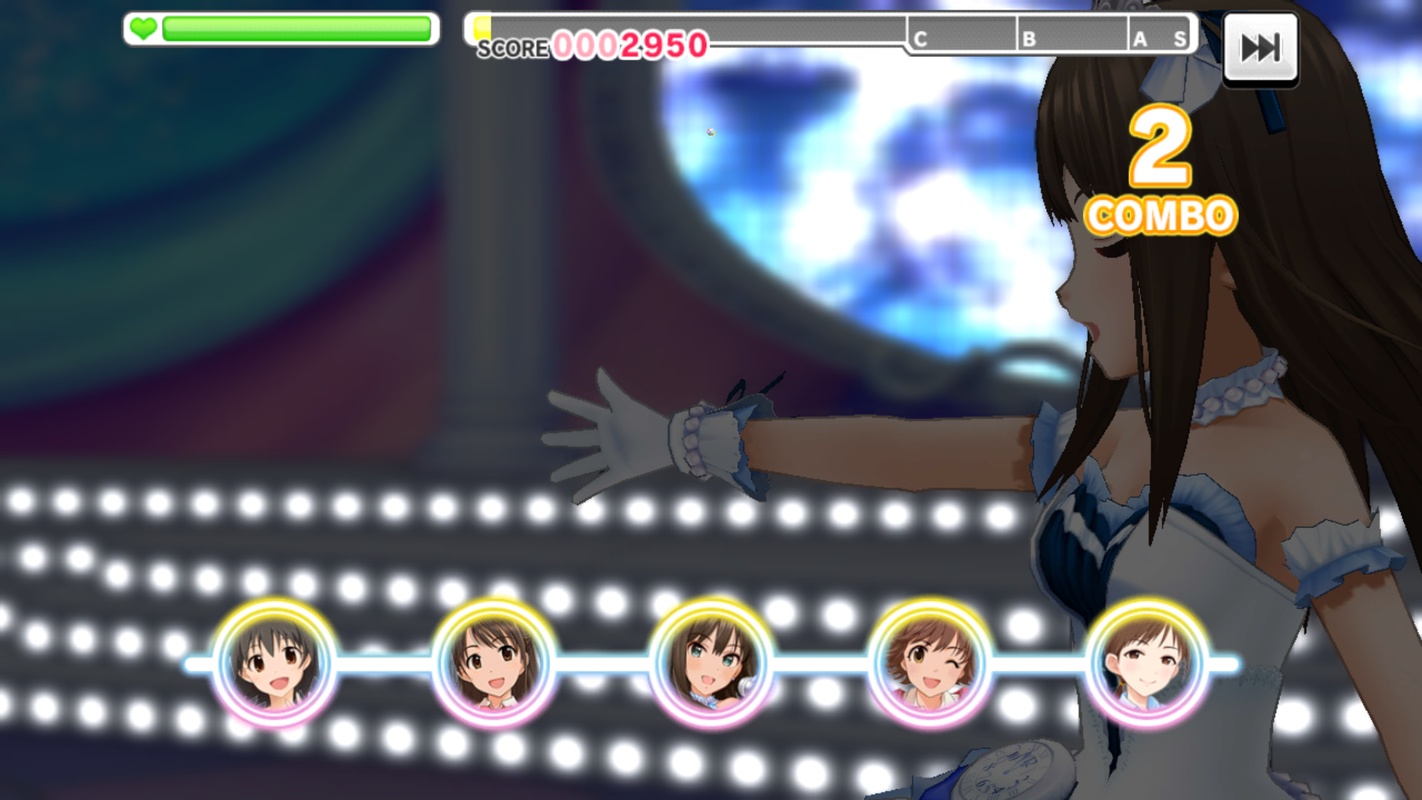Tap the side-ponytail brown-haired idol target
This screenshot has width=1422, height=800.
pos(493,663)
